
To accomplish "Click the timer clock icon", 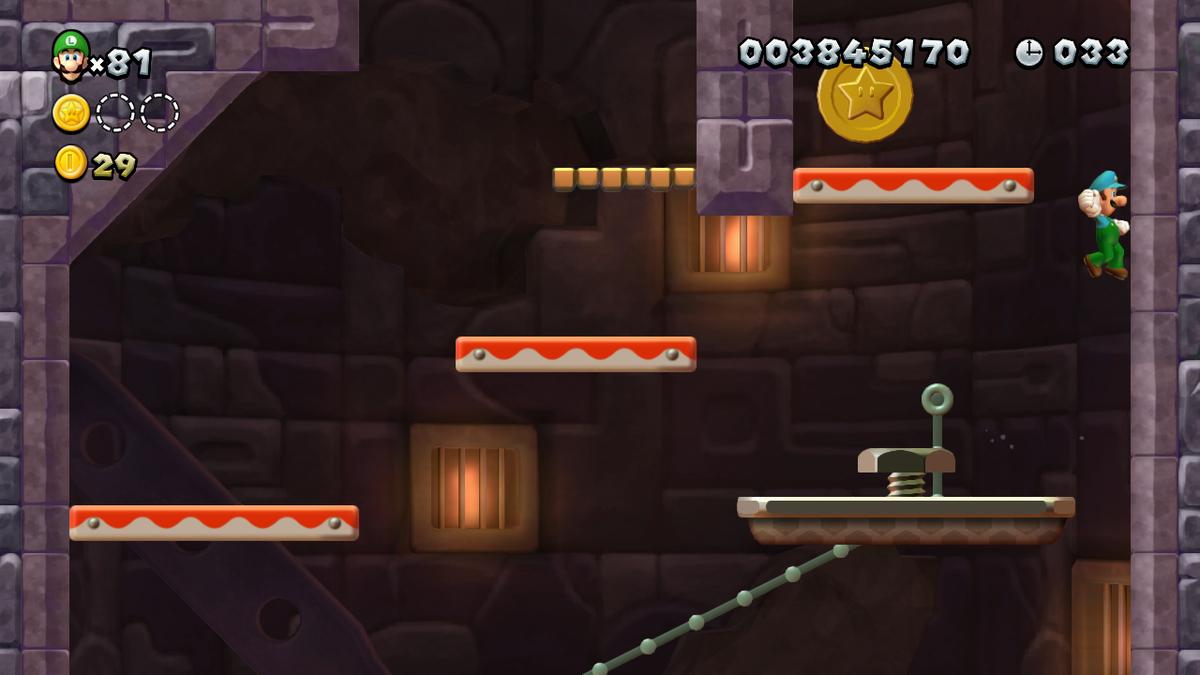I will (1029, 52).
